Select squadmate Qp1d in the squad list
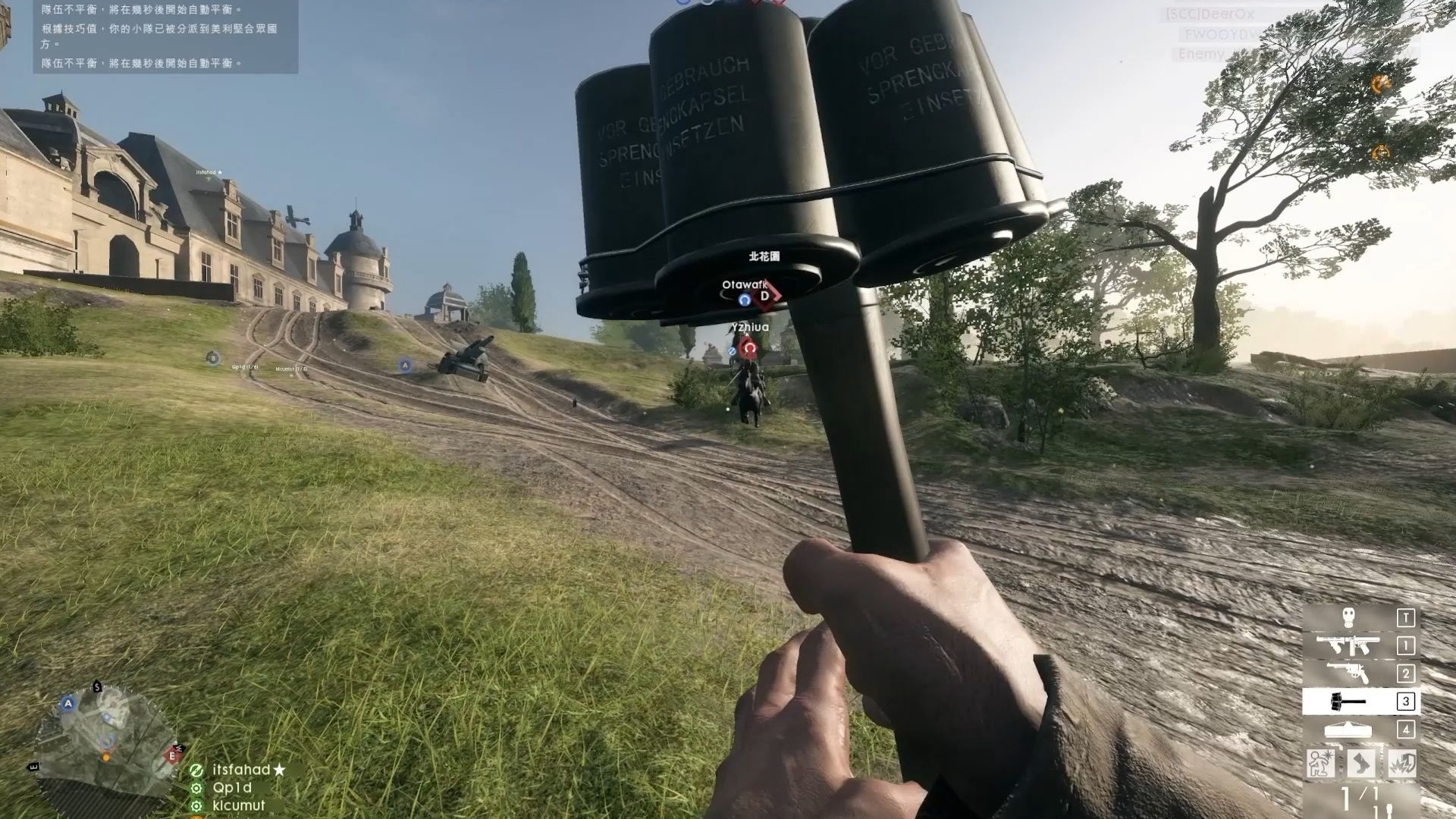This screenshot has height=819, width=1456. tap(232, 788)
